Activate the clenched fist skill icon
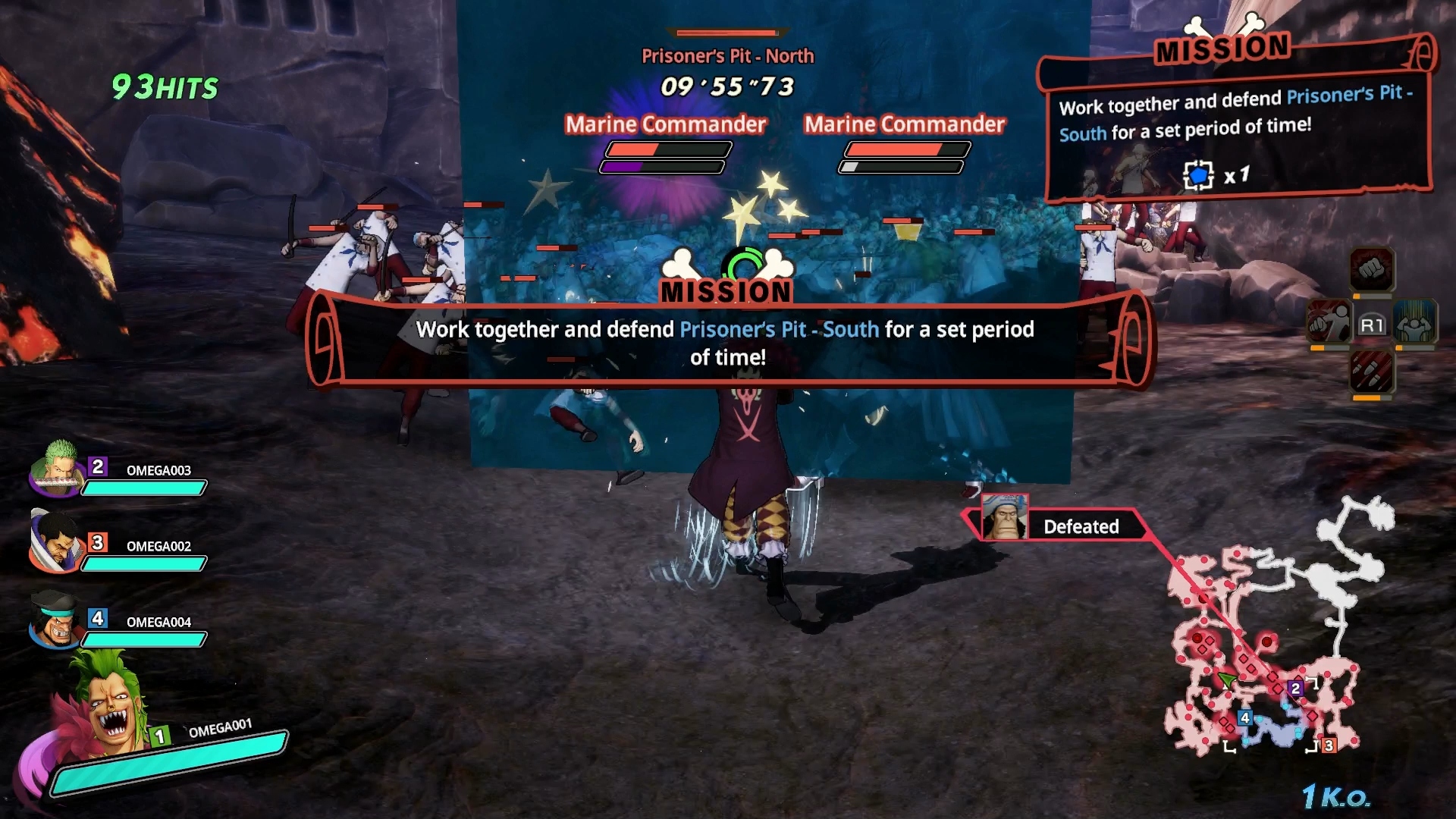The width and height of the screenshot is (1456, 819). click(1372, 270)
